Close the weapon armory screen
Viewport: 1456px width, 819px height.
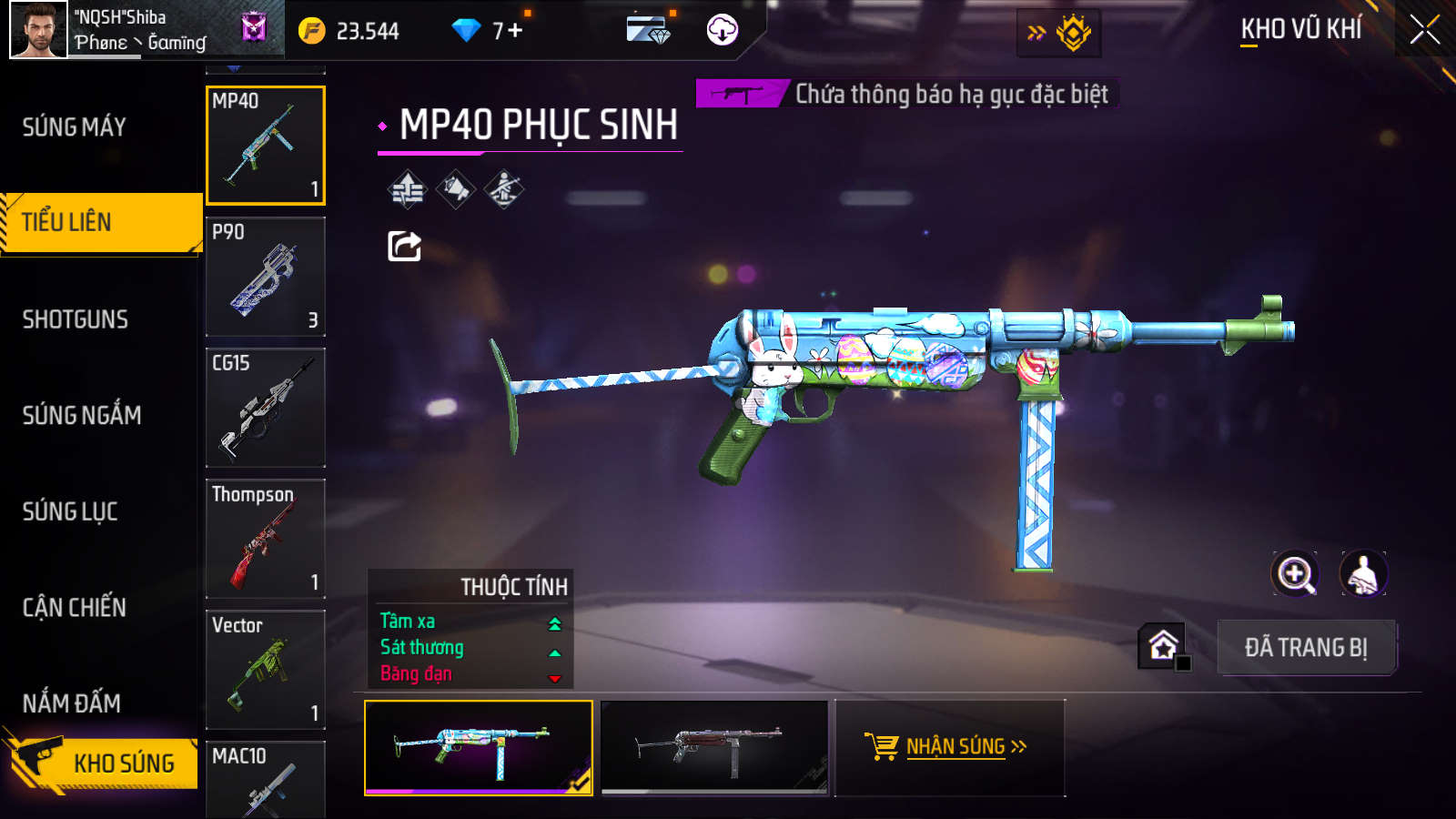pos(1424,30)
